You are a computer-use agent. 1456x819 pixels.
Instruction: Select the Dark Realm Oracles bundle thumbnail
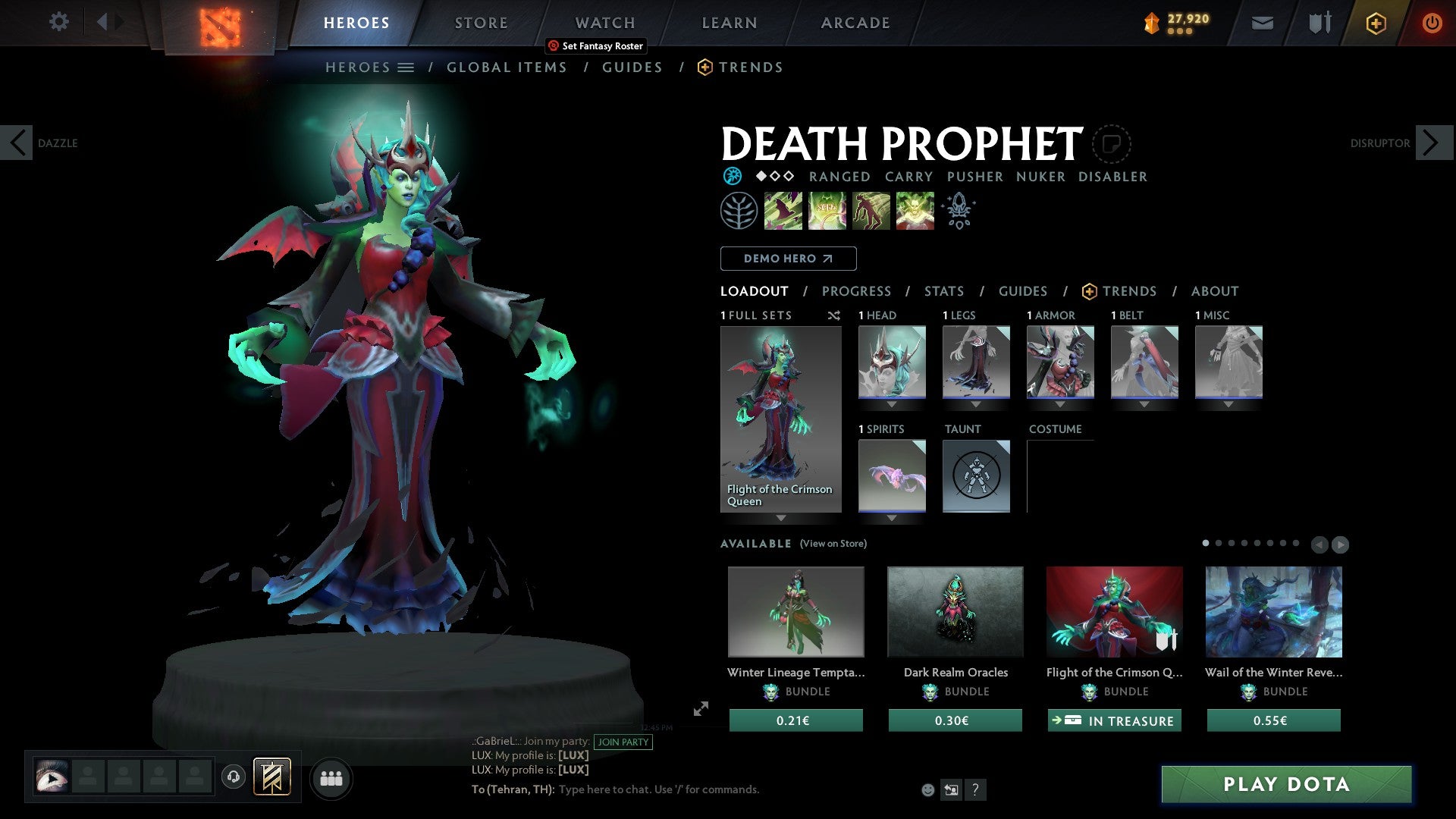[954, 611]
